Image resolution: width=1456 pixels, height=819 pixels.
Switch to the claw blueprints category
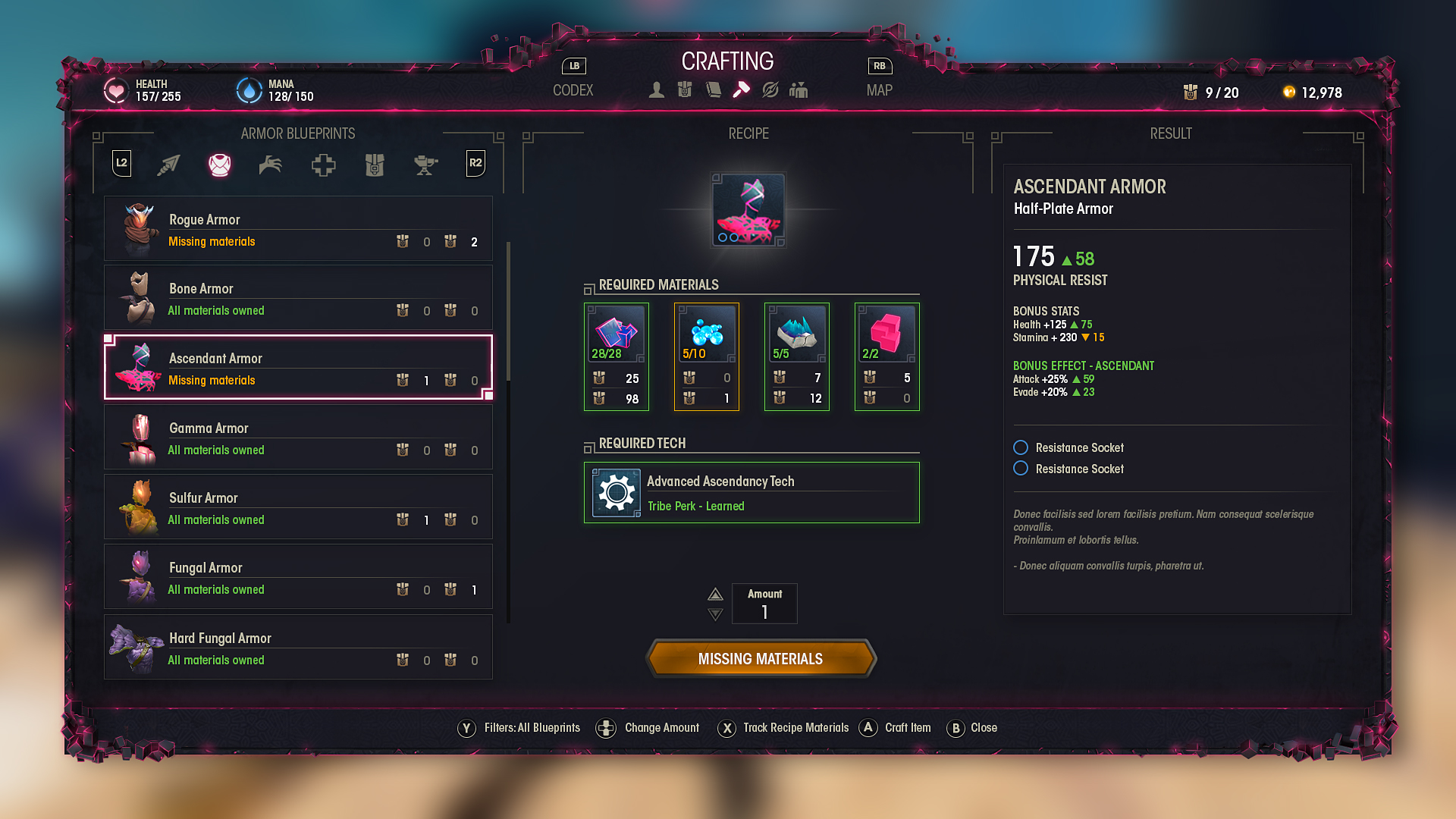tap(271, 165)
